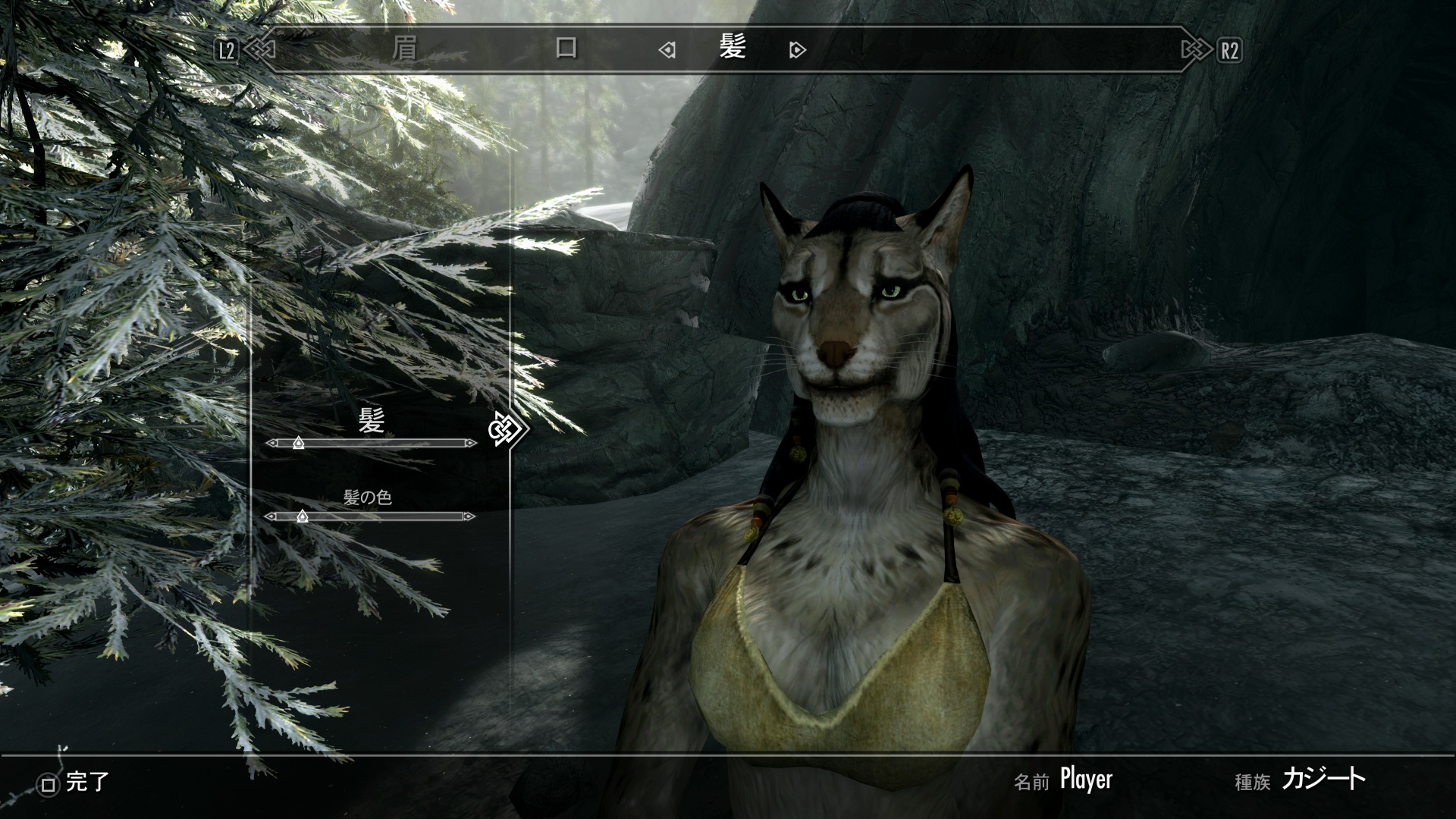Select the 髪 (hair) category tab

[x=733, y=48]
